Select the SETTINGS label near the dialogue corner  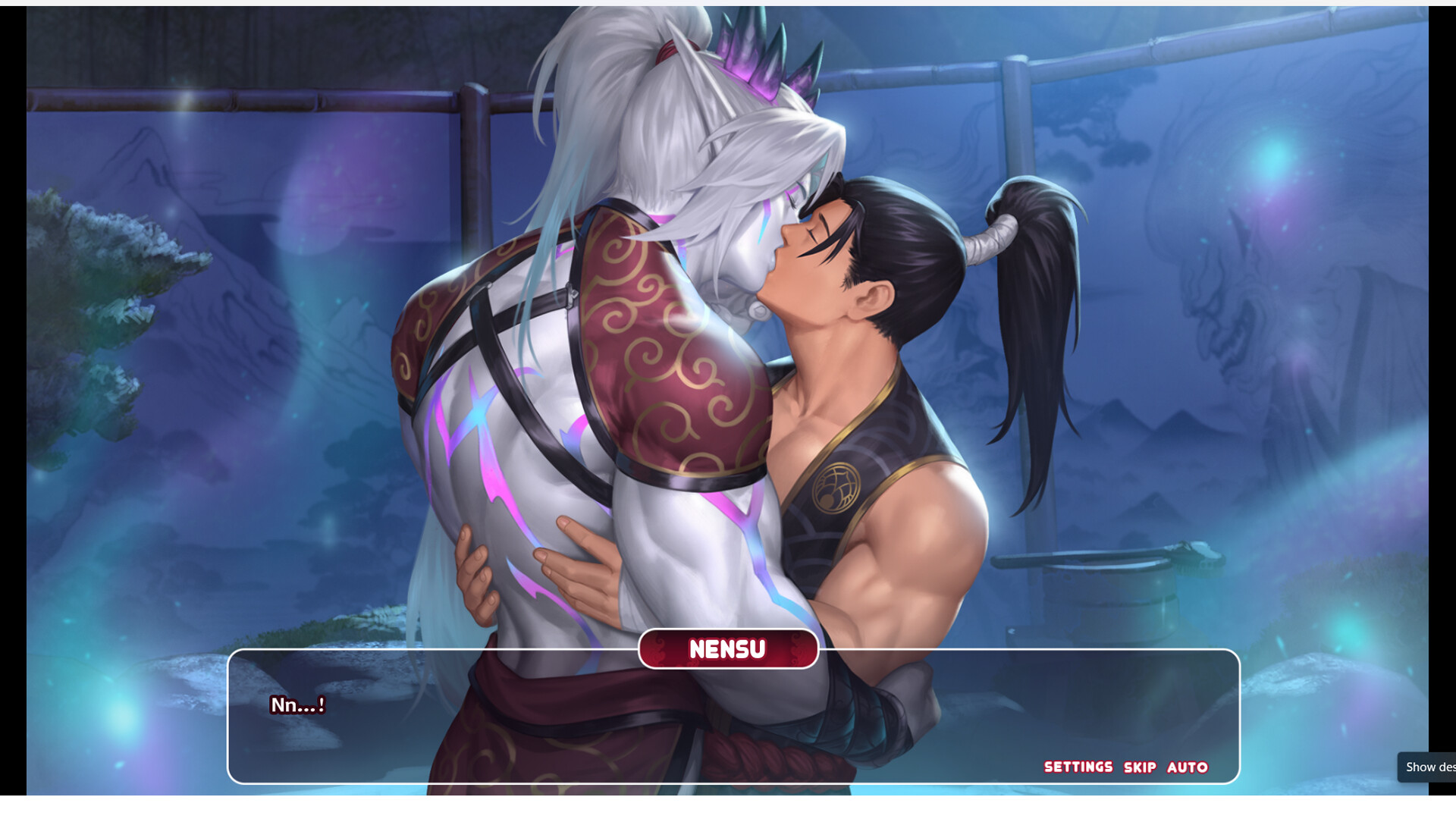[1078, 767]
